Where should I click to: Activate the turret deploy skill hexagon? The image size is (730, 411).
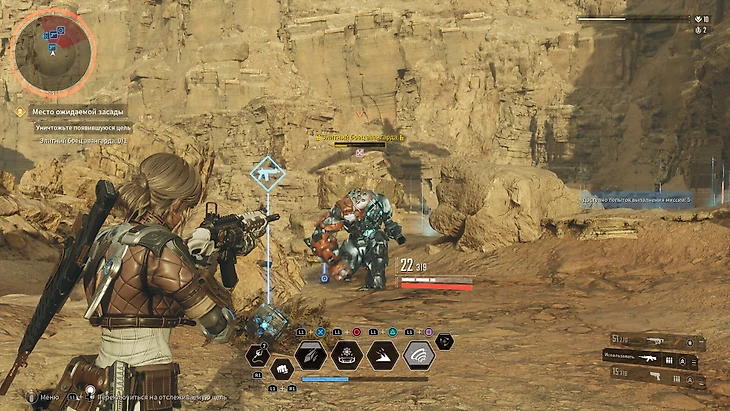pos(346,354)
